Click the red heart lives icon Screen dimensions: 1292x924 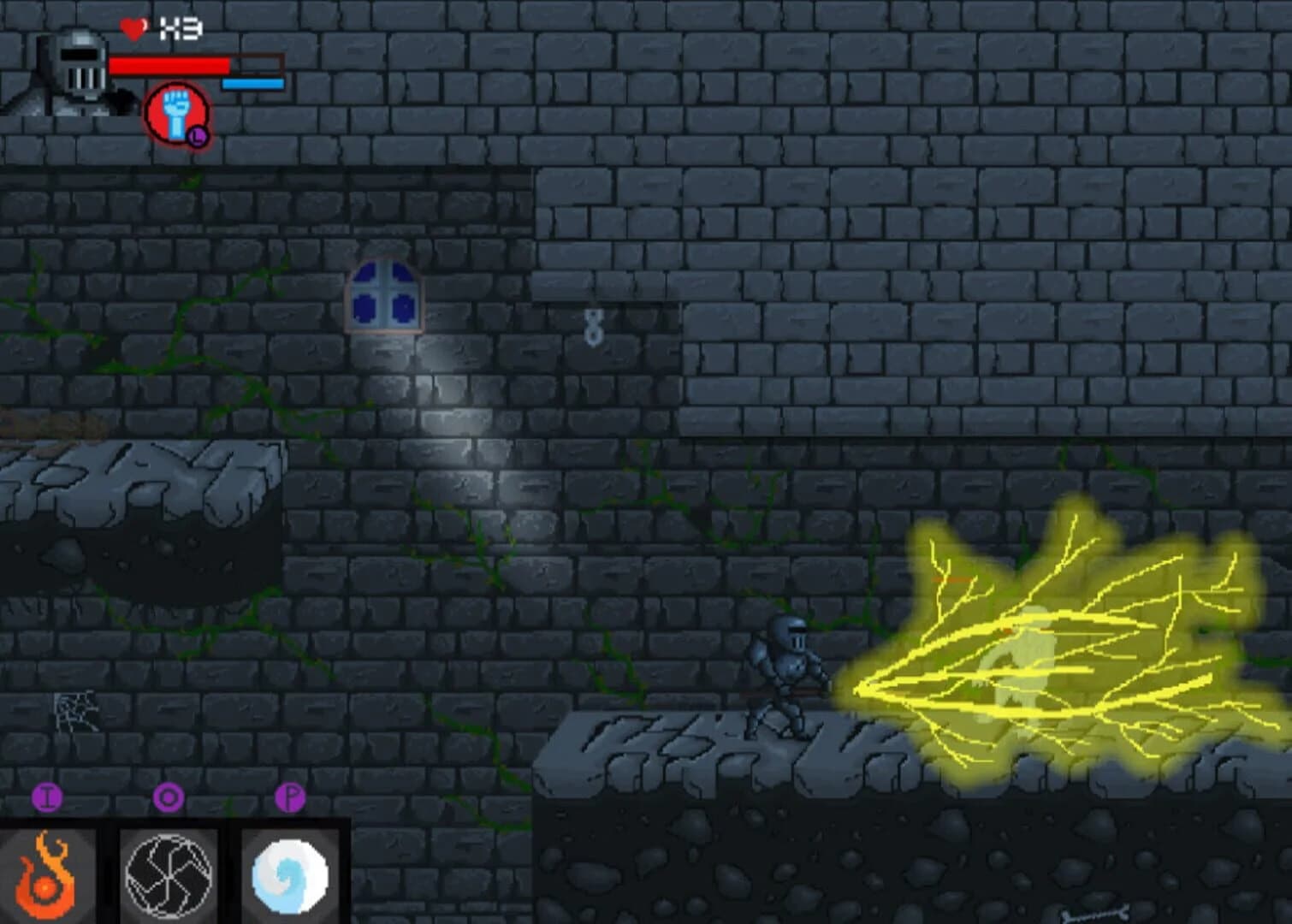pos(134,28)
